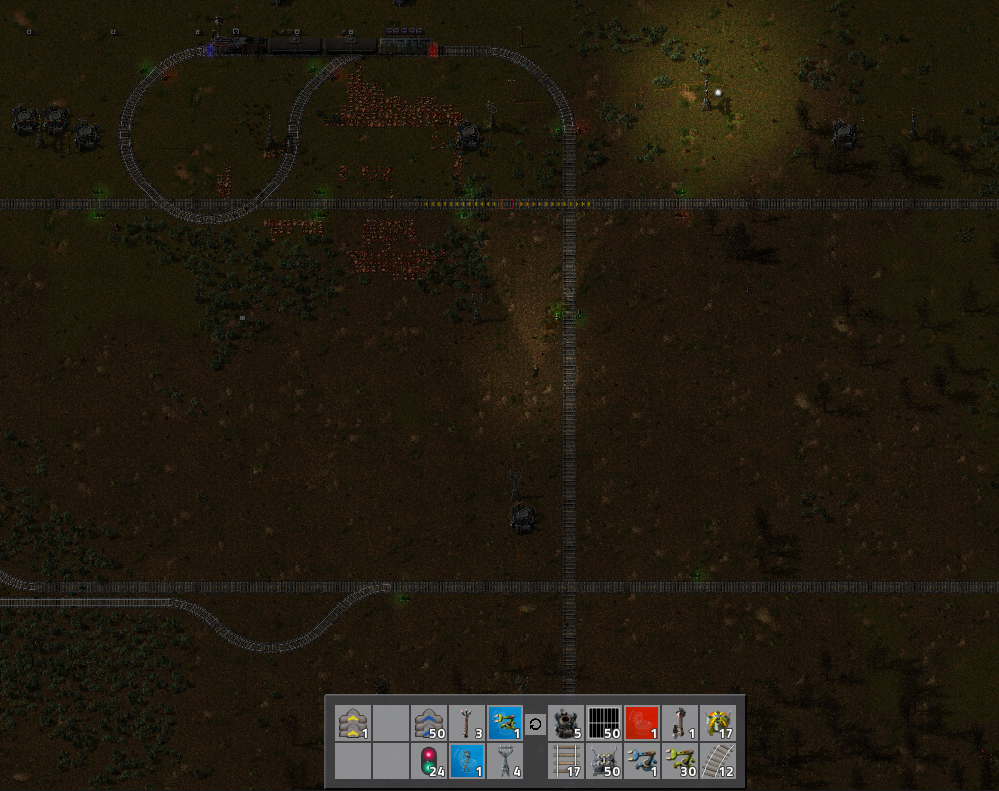Screen dimensions: 999x791
Task: Pick the small electric pole slot
Action: coord(467,723)
